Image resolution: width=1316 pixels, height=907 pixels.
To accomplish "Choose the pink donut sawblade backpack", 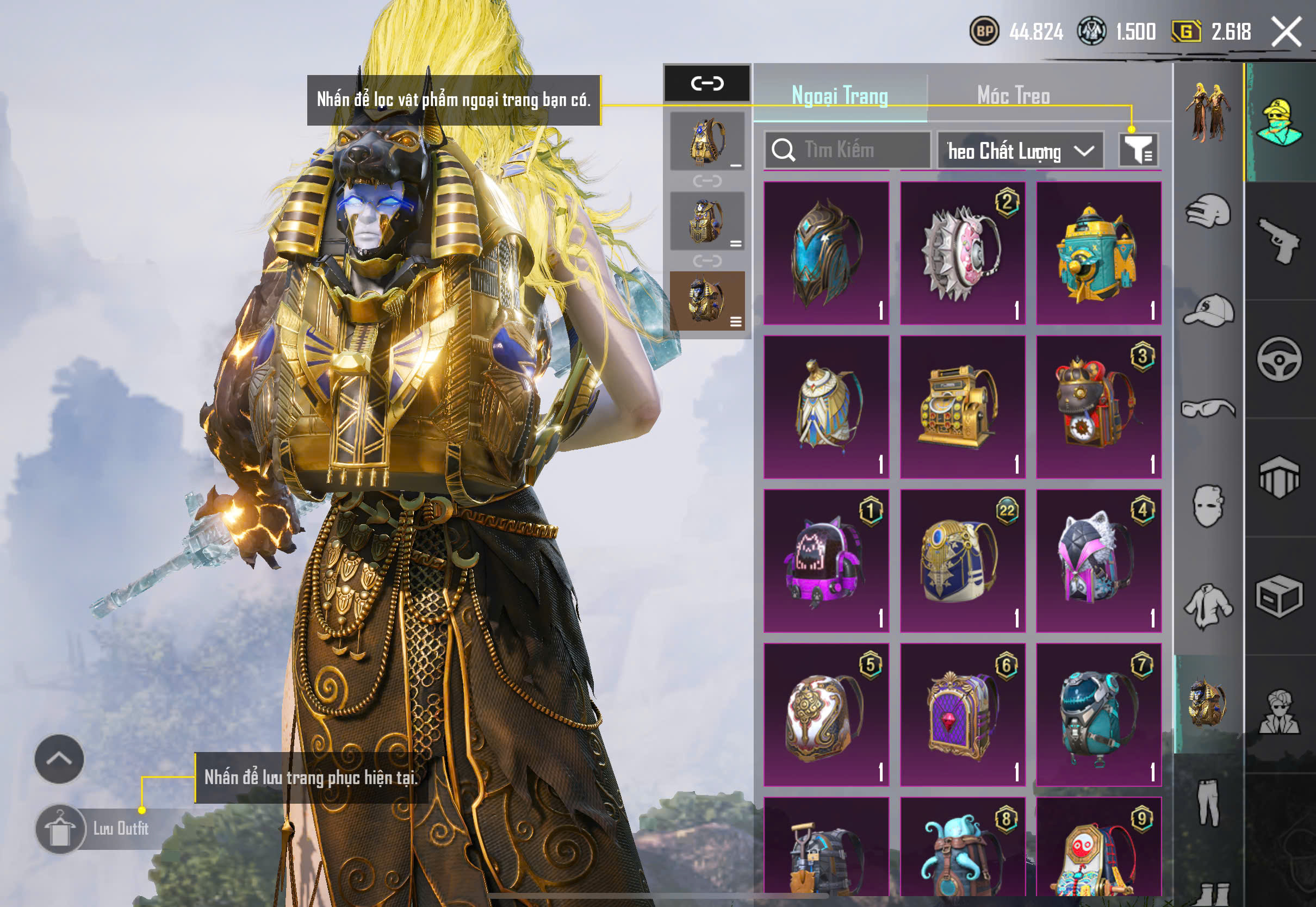I will (963, 253).
